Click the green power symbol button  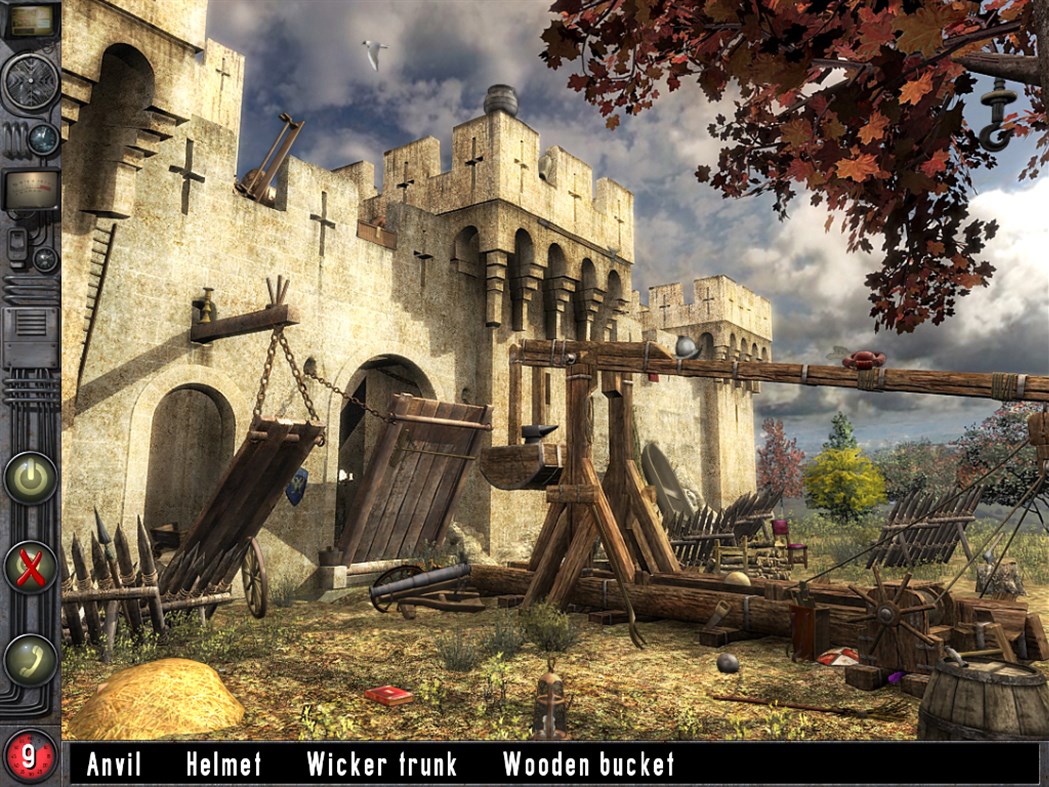point(30,478)
